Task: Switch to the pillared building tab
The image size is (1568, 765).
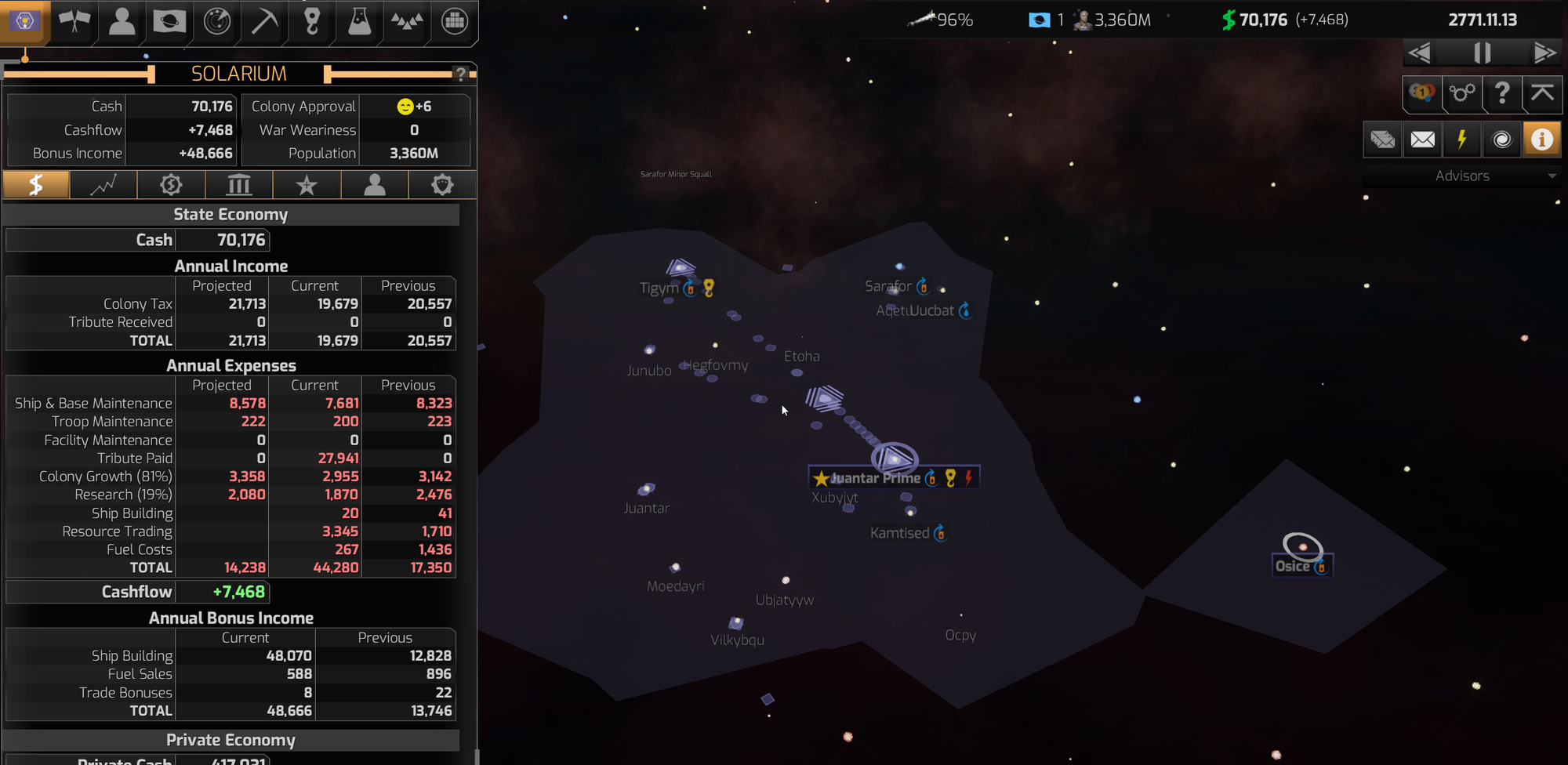Action: point(238,185)
